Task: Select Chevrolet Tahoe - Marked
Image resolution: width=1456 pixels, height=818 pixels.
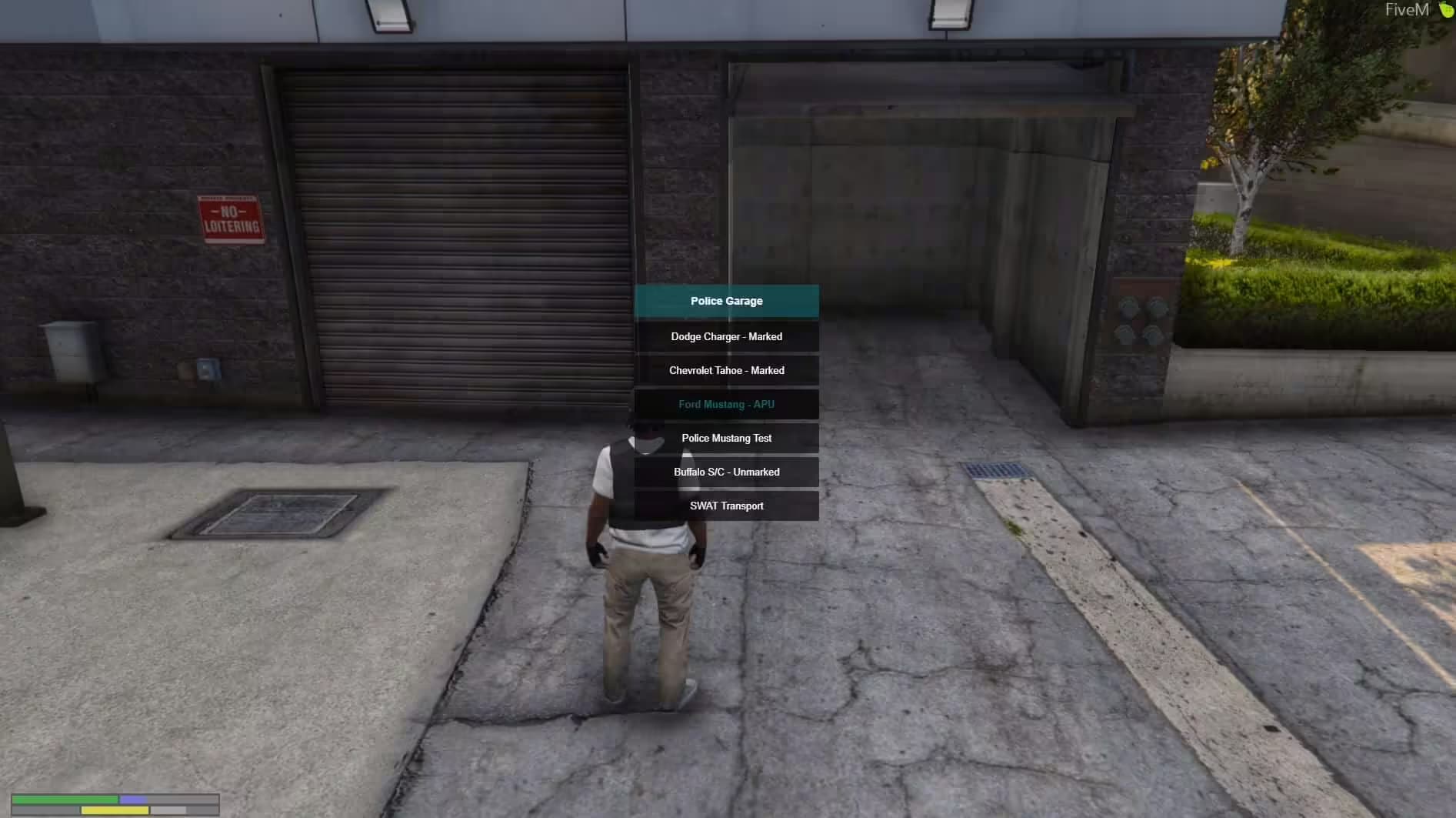Action: (x=726, y=370)
